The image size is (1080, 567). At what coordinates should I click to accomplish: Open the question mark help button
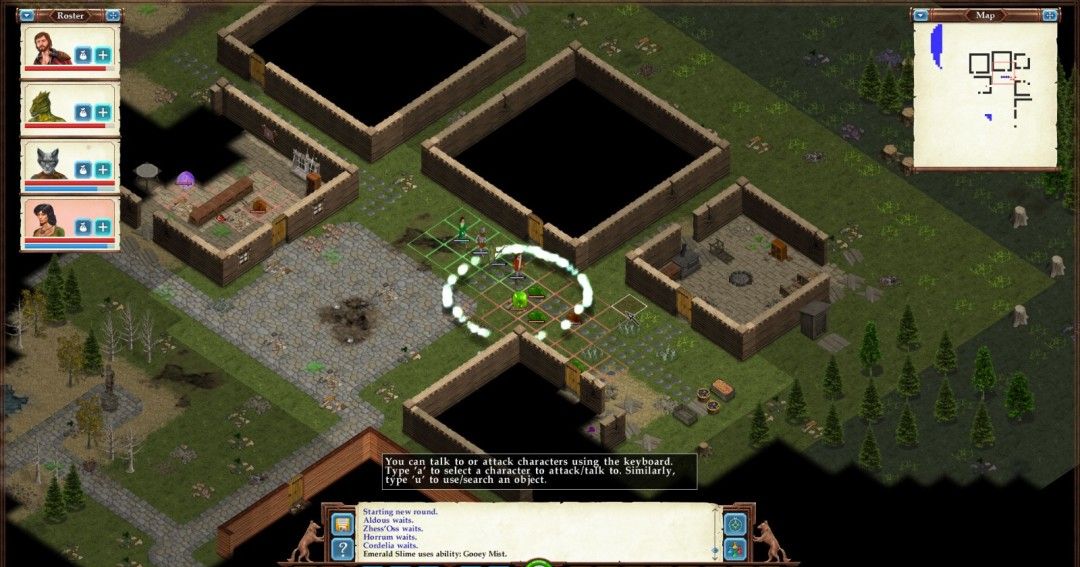point(342,548)
